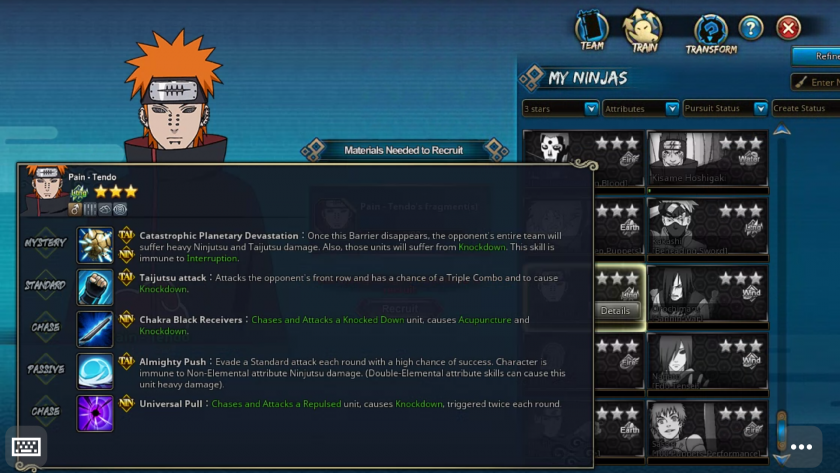Open the Train menu

click(x=643, y=31)
